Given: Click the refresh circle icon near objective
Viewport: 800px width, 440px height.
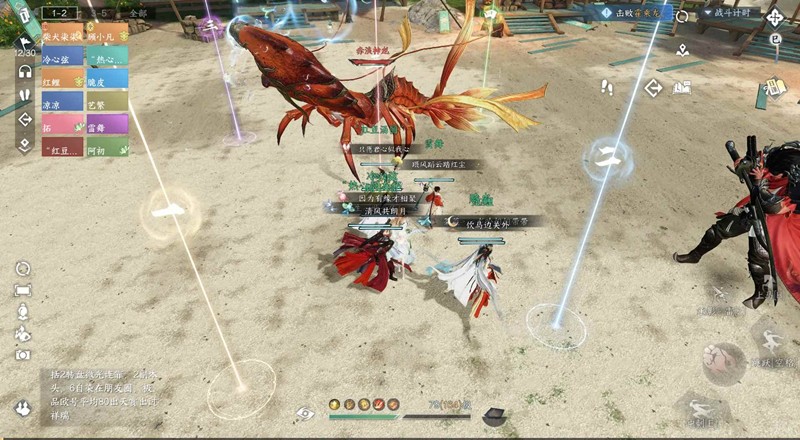Looking at the screenshot, I should 682,17.
